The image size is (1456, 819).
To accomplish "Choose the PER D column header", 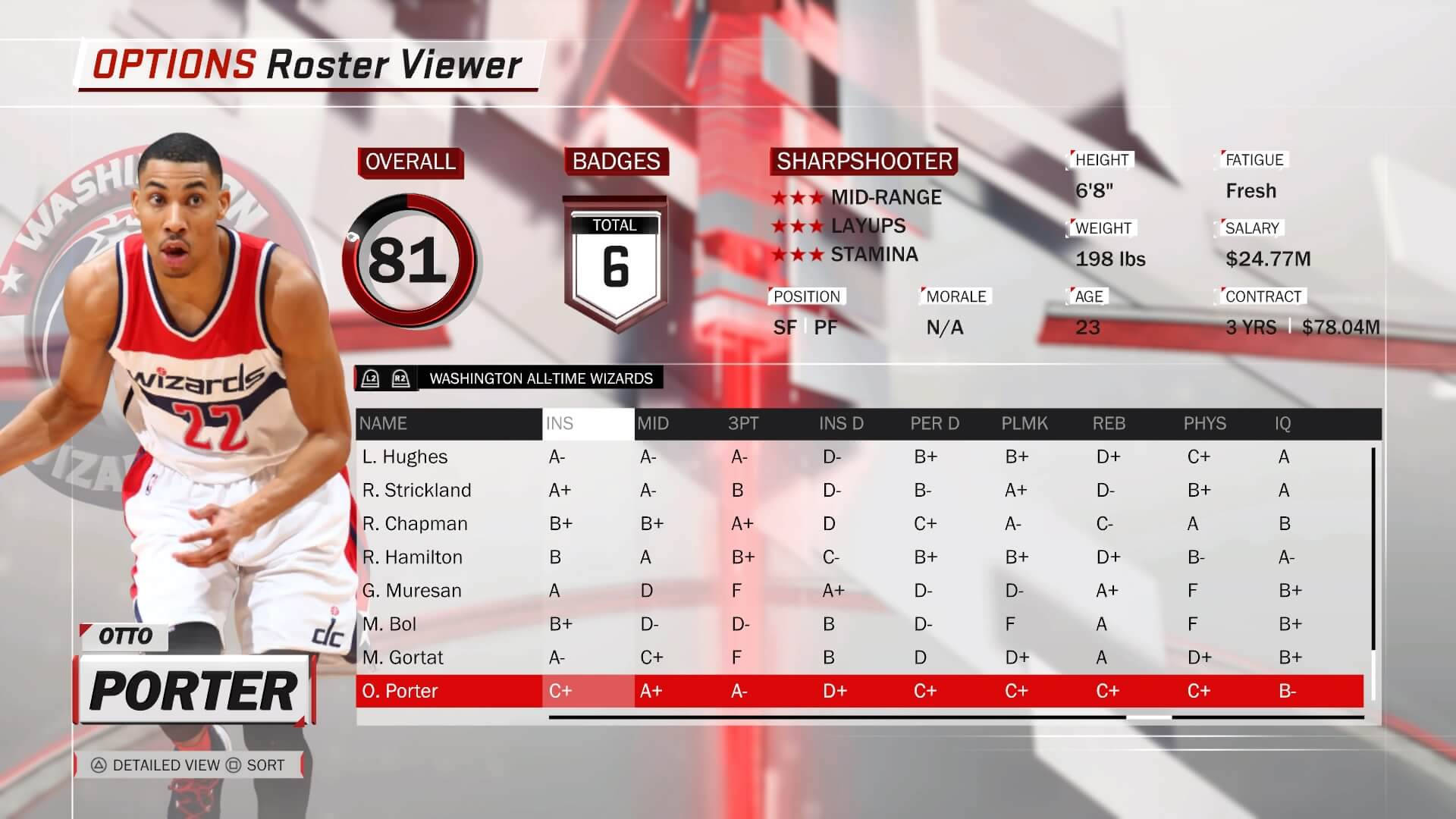I will pyautogui.click(x=934, y=423).
